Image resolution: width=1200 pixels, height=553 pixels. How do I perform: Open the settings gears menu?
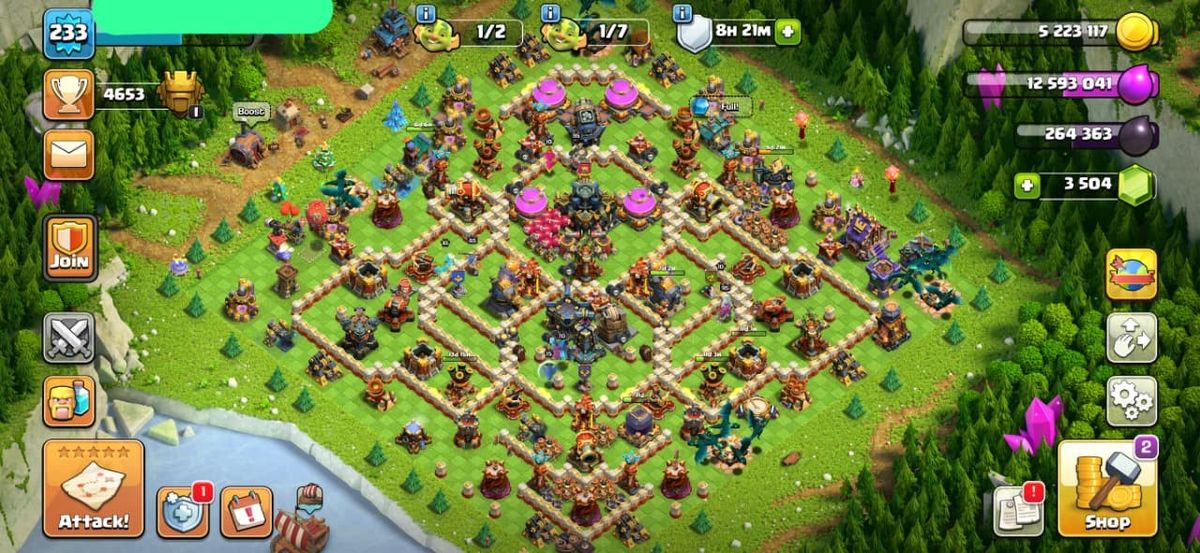click(x=1131, y=401)
